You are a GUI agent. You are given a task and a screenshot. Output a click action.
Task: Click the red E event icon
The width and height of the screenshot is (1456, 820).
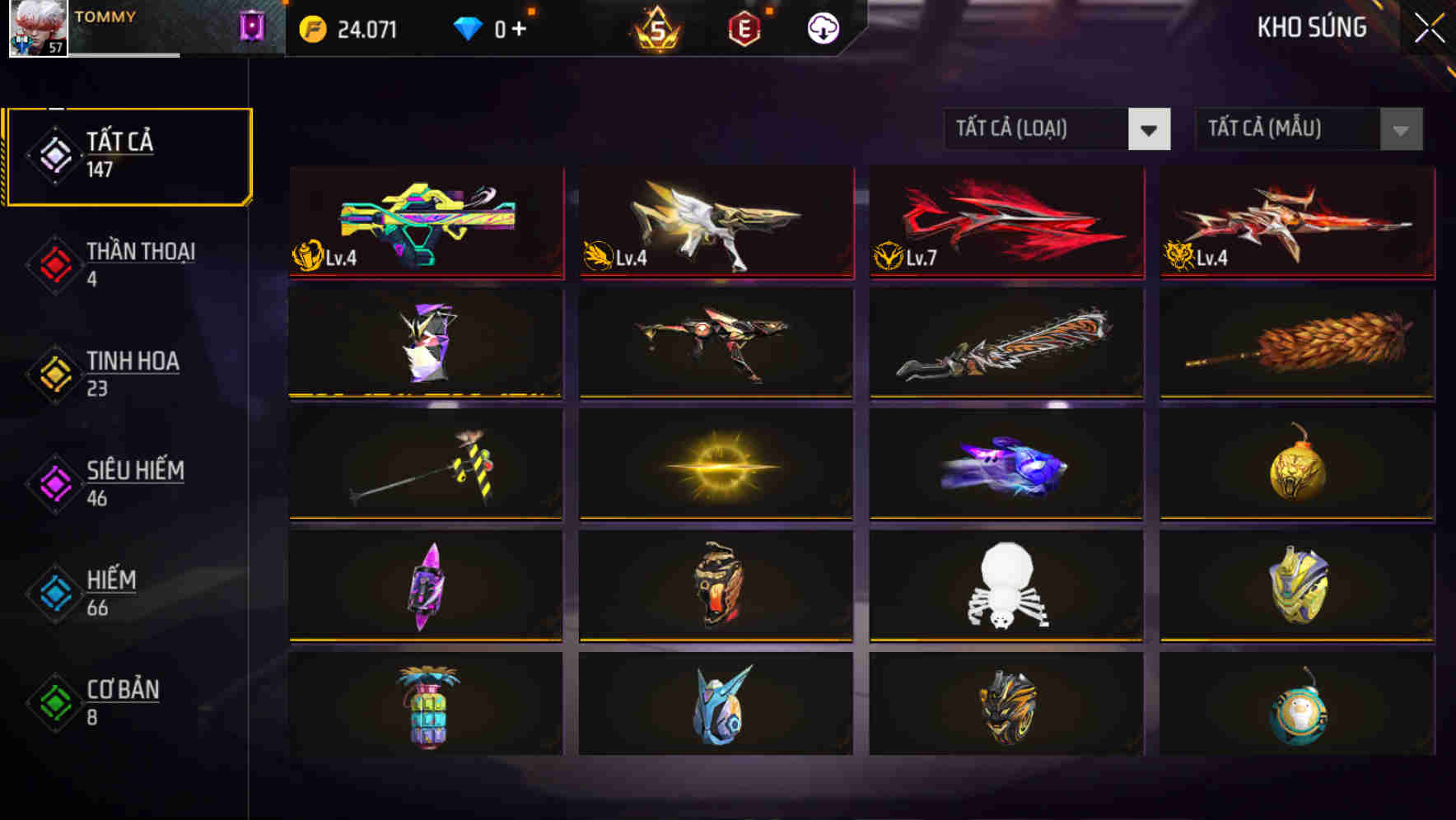click(745, 27)
